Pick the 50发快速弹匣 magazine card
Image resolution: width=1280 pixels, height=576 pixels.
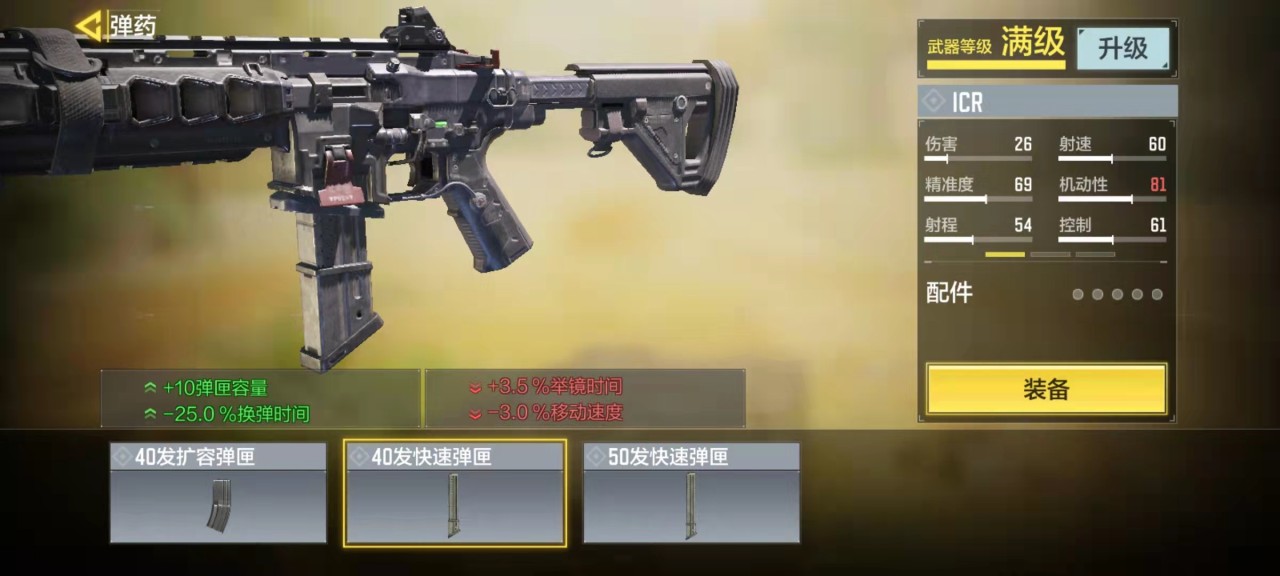pyautogui.click(x=691, y=493)
